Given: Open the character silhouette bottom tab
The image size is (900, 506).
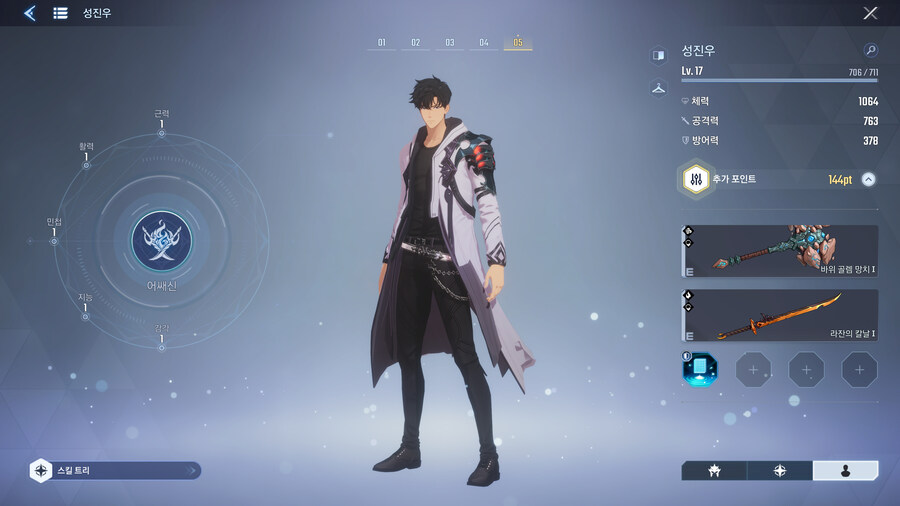Looking at the screenshot, I should coord(845,470).
